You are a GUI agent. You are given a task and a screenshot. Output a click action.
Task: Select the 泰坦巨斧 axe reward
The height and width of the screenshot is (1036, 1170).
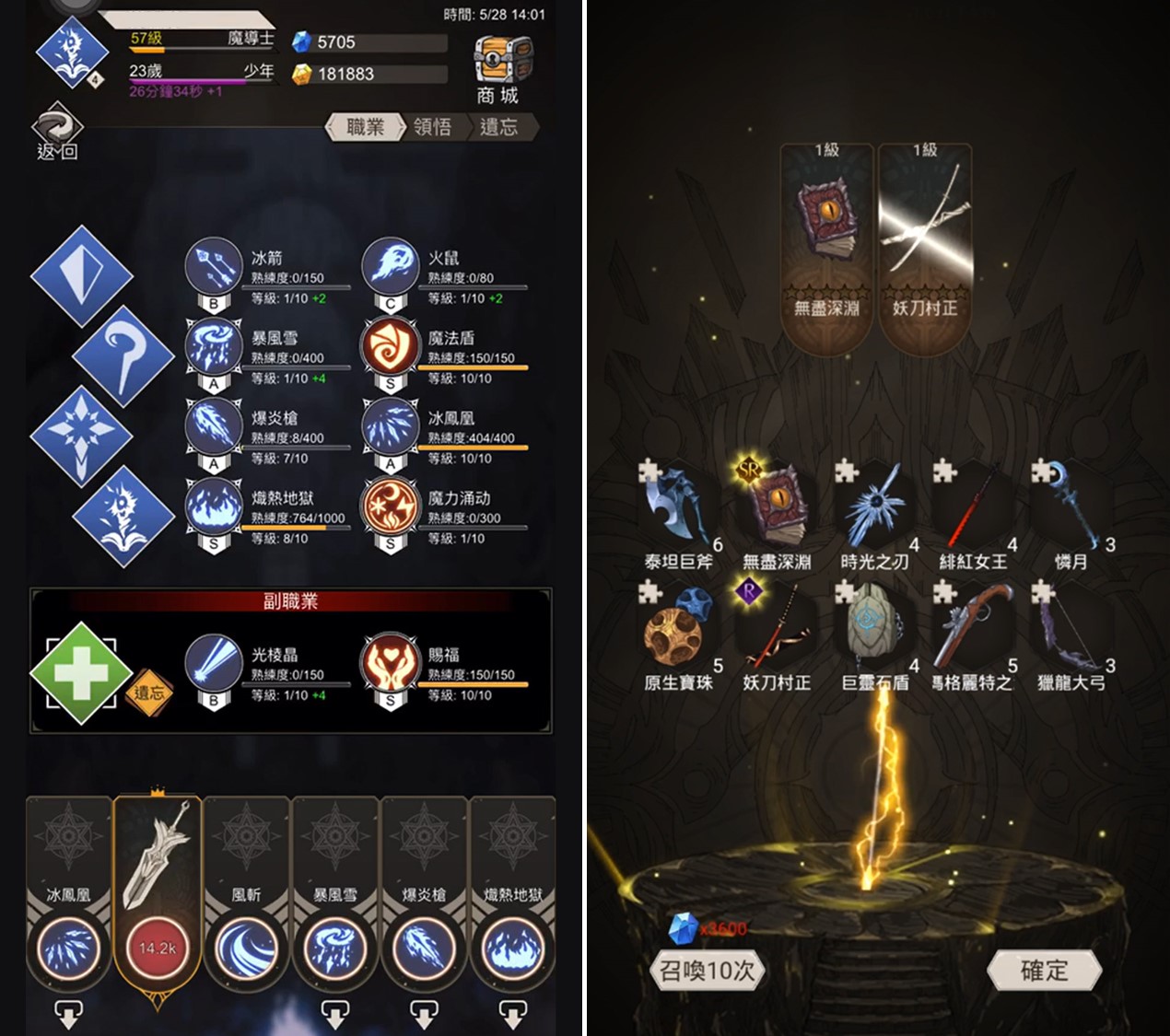(x=678, y=511)
